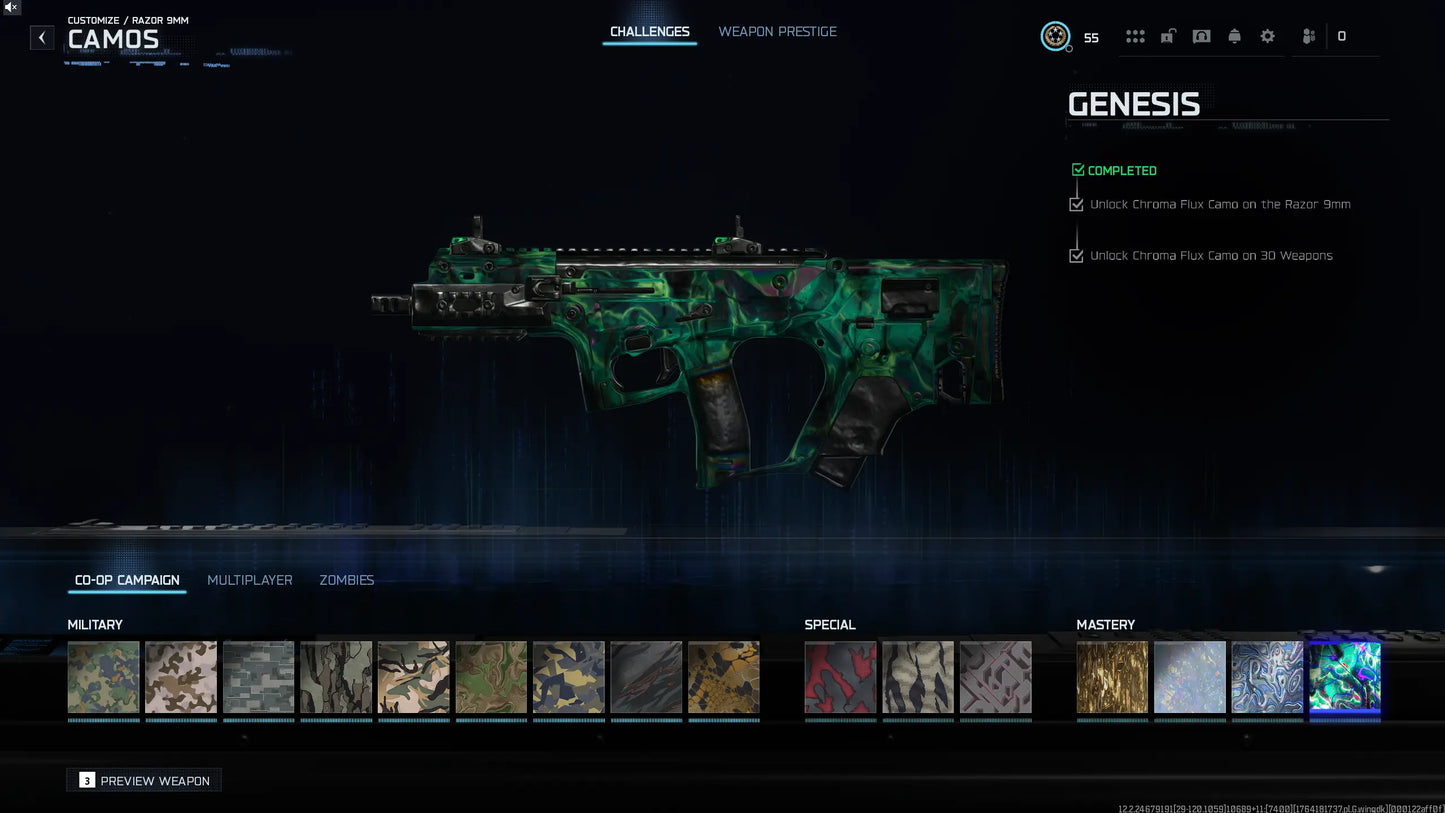Open the MASTERY camo category
1445x813 pixels.
[1105, 624]
